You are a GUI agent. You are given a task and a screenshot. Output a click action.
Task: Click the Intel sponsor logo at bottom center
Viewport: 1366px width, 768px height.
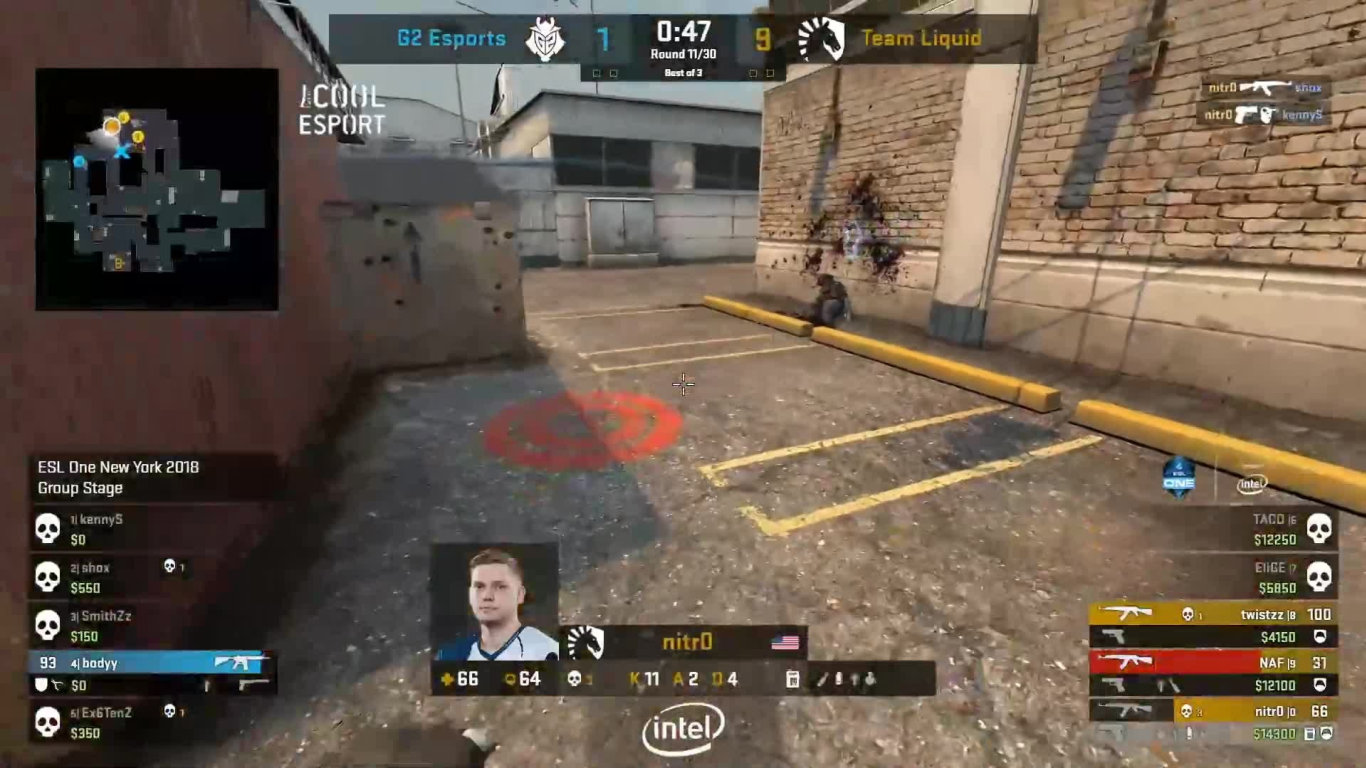[683, 730]
